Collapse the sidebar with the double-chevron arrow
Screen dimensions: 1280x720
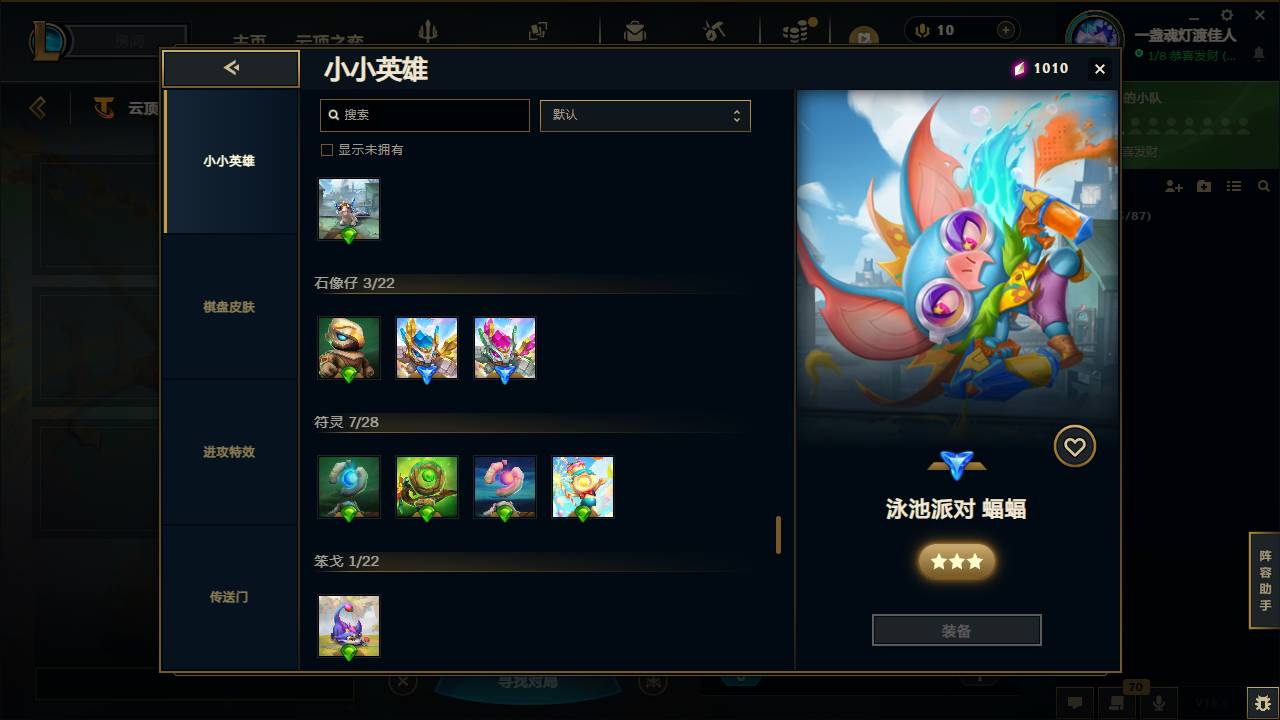pos(231,68)
